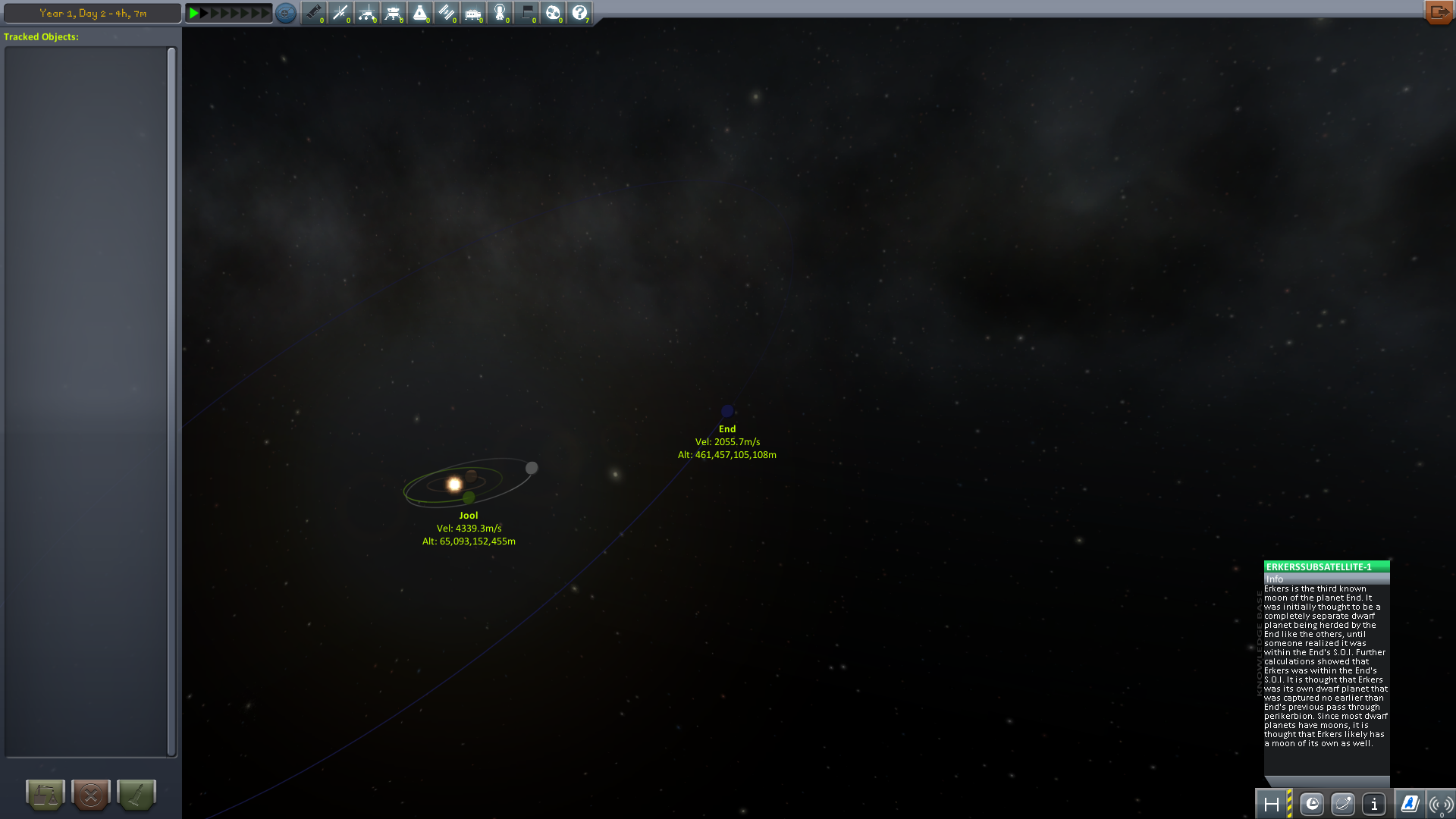Toggle the flags filter icon
The image size is (1456, 819).
coord(526,13)
